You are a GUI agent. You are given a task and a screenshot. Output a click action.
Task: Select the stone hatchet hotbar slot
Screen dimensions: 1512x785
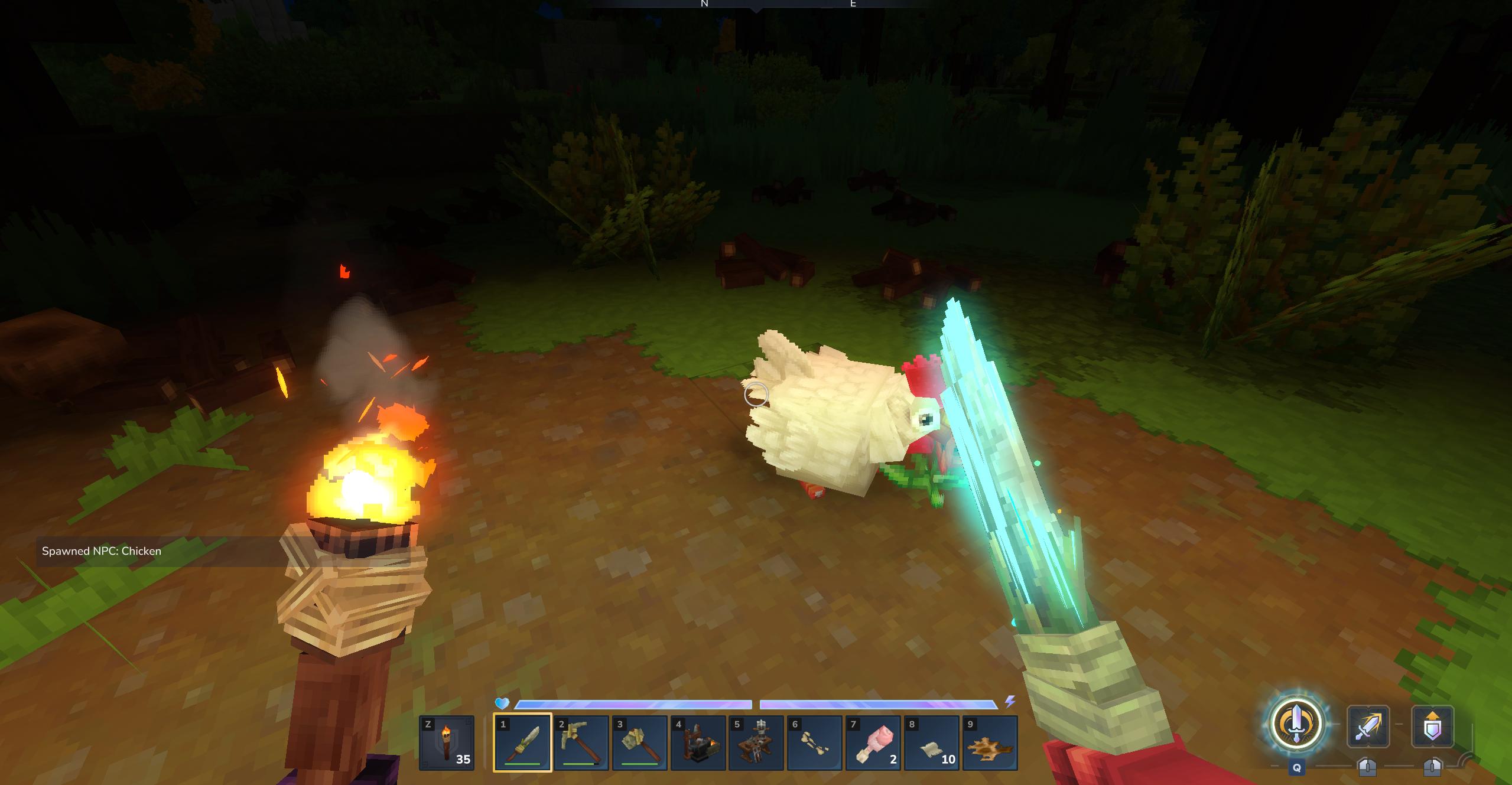point(640,742)
